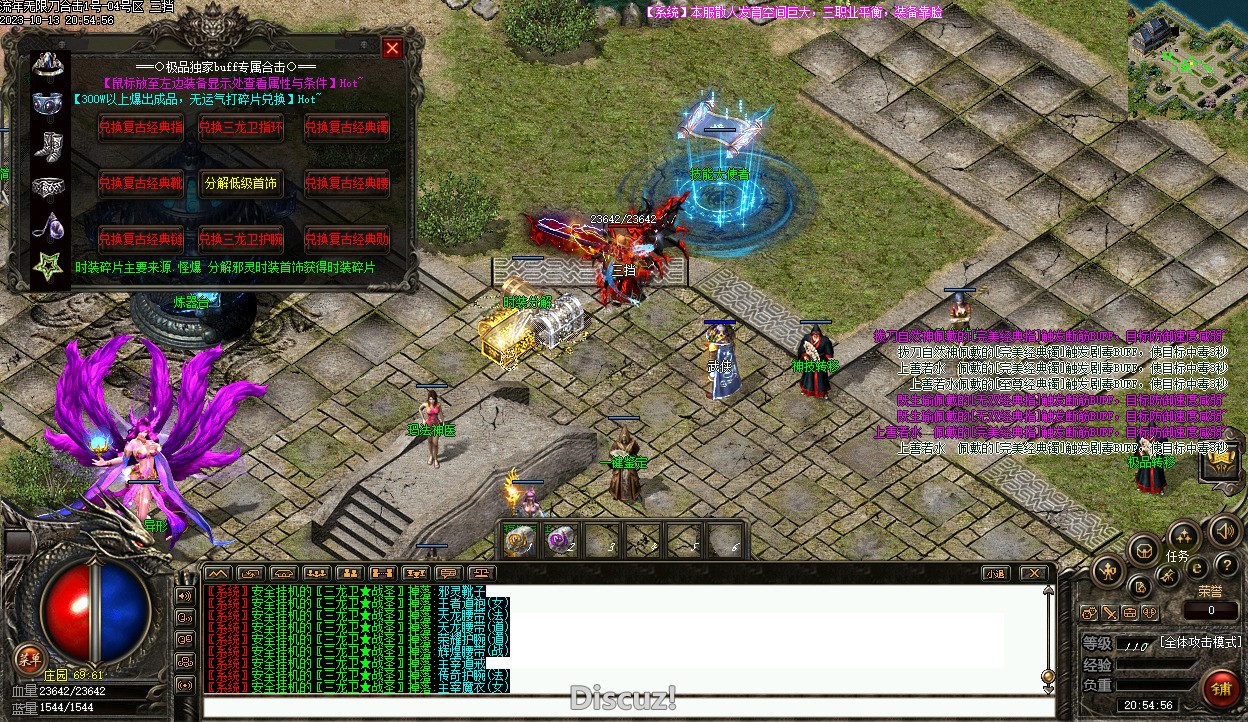Click the chat text input field
Viewport: 1248px width, 722px height.
620,707
